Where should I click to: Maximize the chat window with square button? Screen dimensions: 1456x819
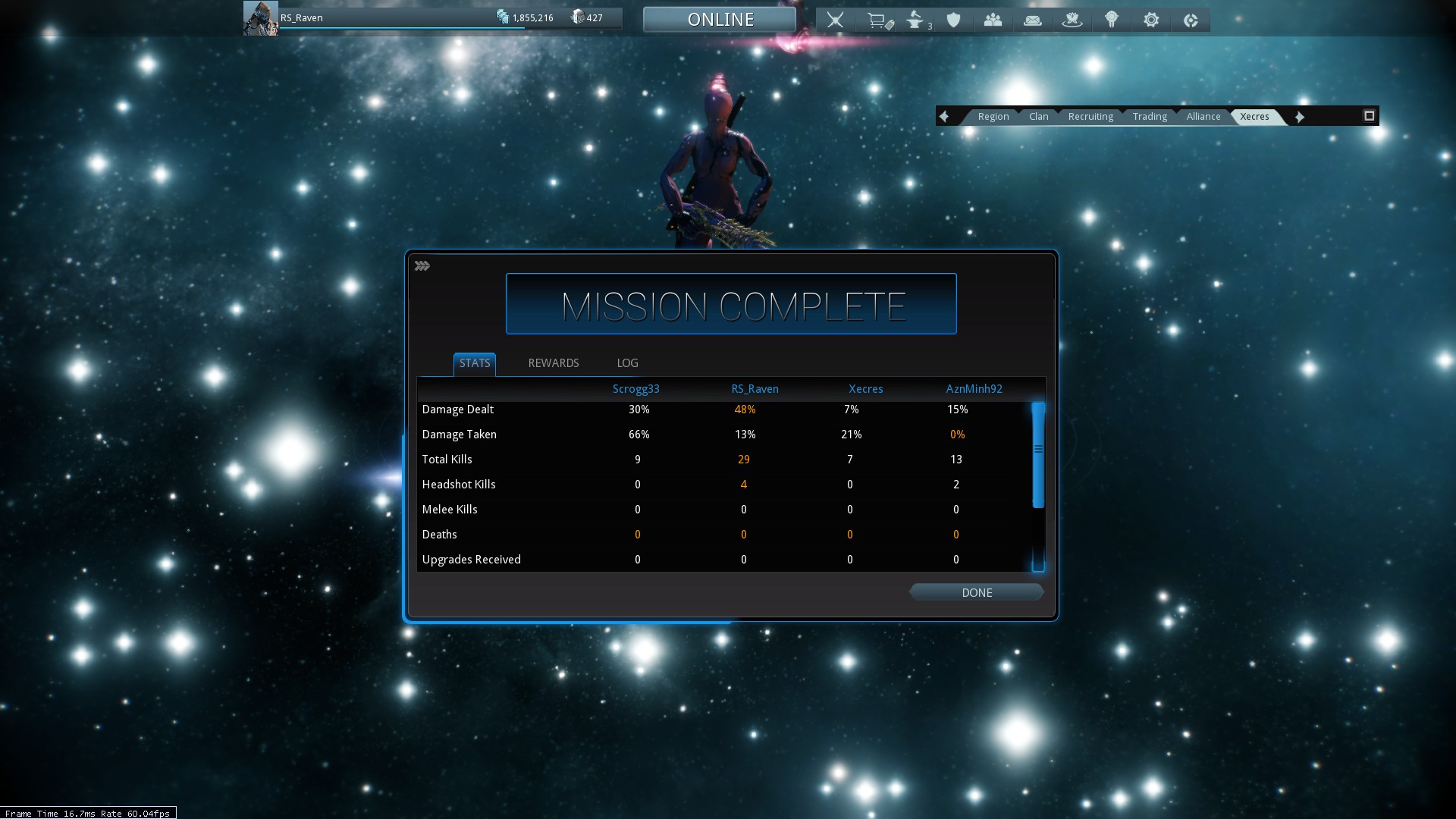[x=1369, y=116]
